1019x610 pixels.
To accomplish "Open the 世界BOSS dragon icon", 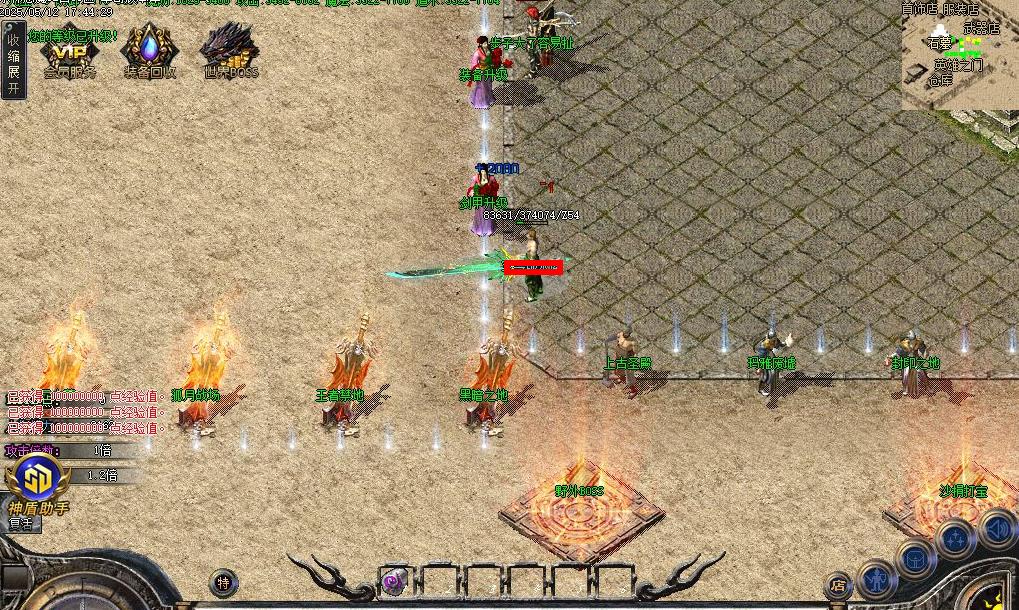I will tap(229, 52).
